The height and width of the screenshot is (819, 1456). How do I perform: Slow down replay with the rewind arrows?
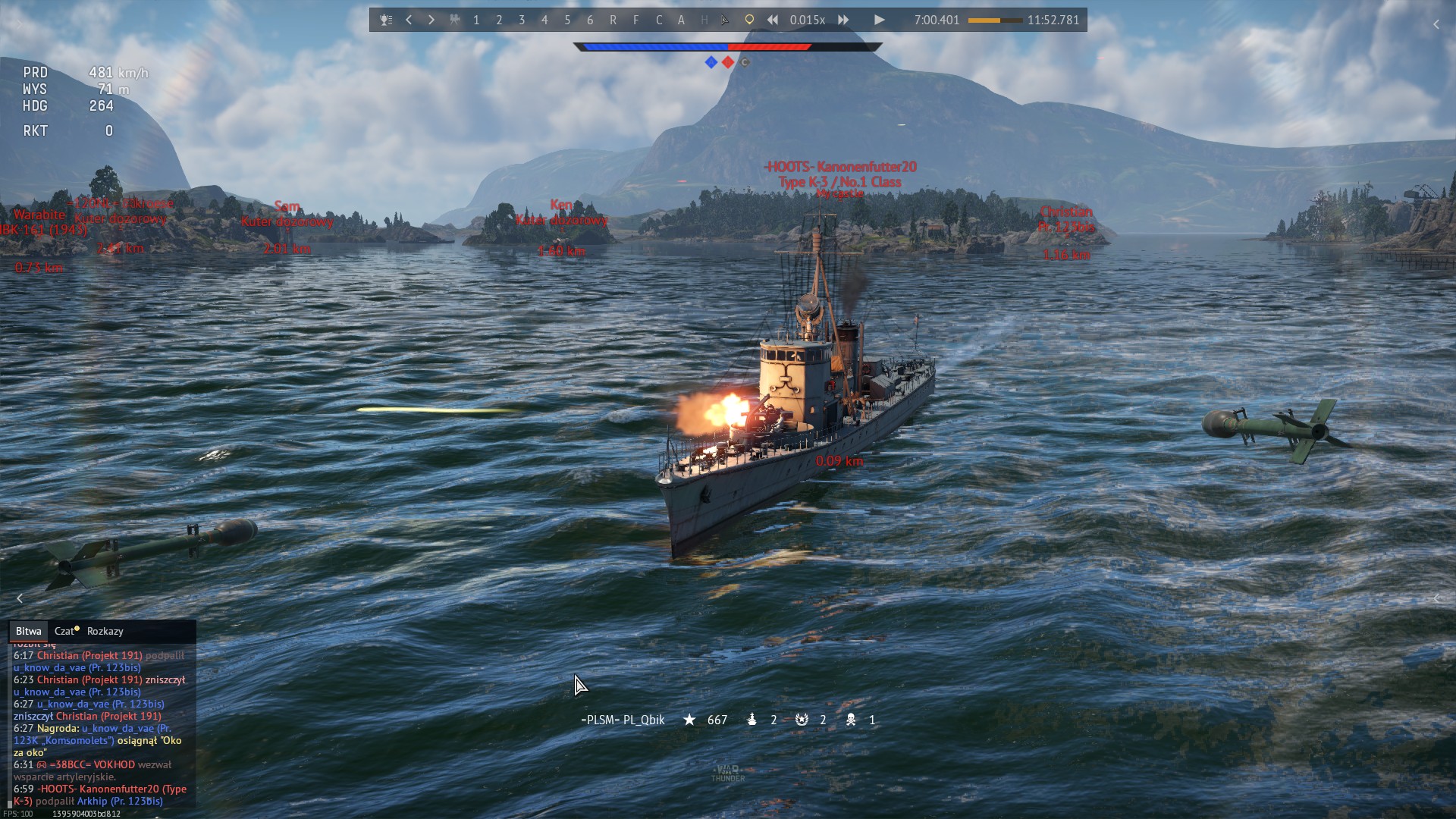coord(772,20)
